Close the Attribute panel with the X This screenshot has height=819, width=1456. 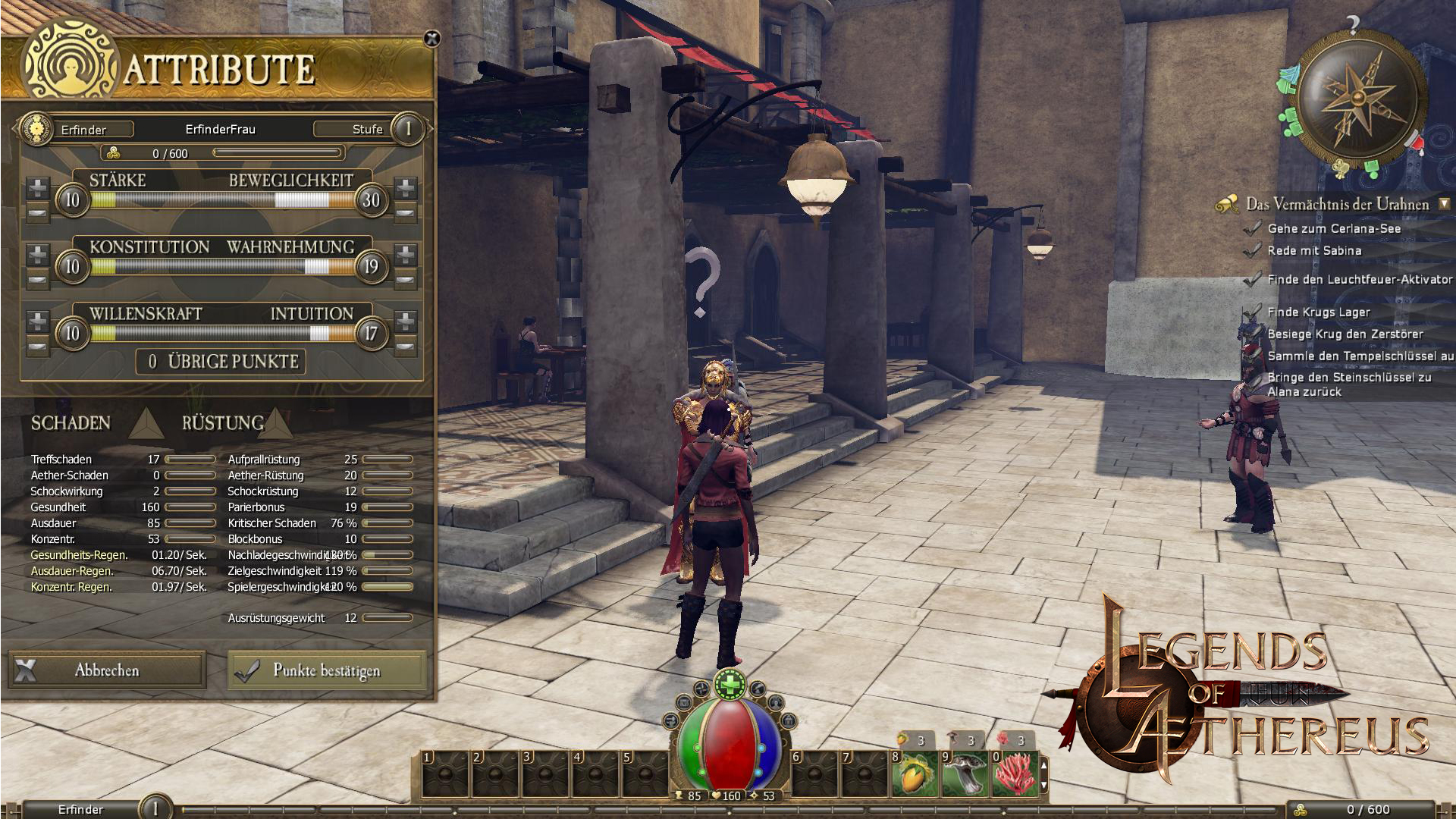[x=431, y=39]
